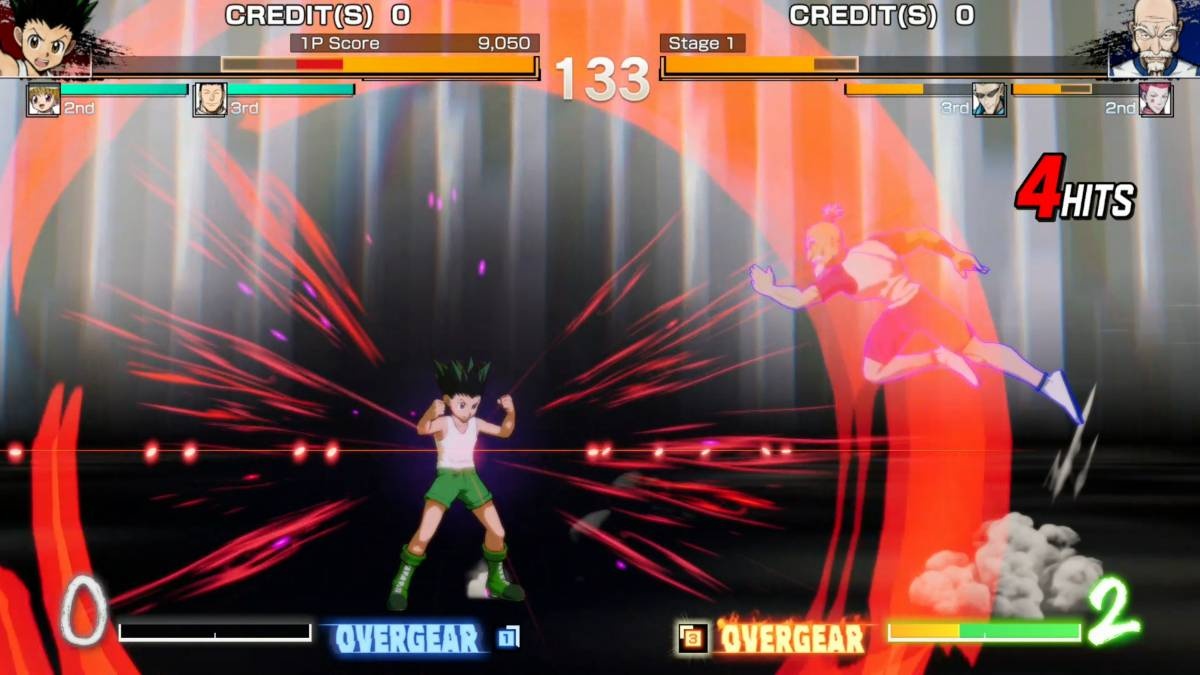Activate the blue Overgear stock icon

[508, 637]
